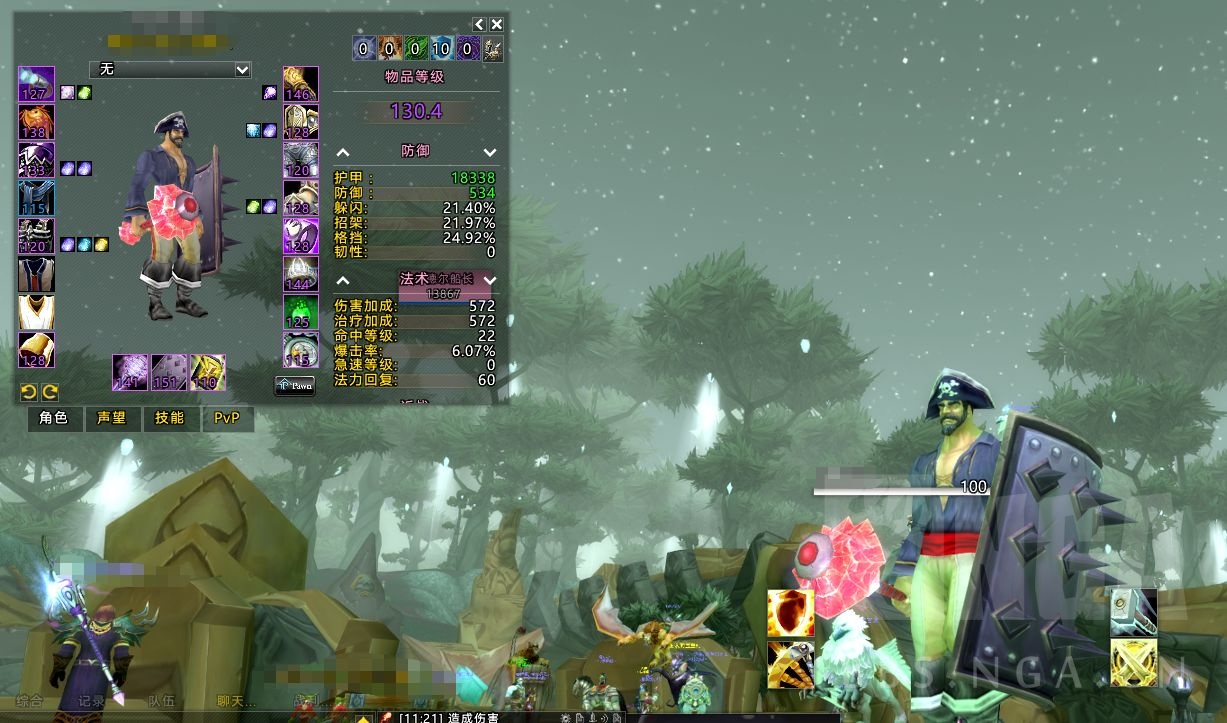The image size is (1227, 723).
Task: Close the character panel with the X button
Action: pos(497,24)
